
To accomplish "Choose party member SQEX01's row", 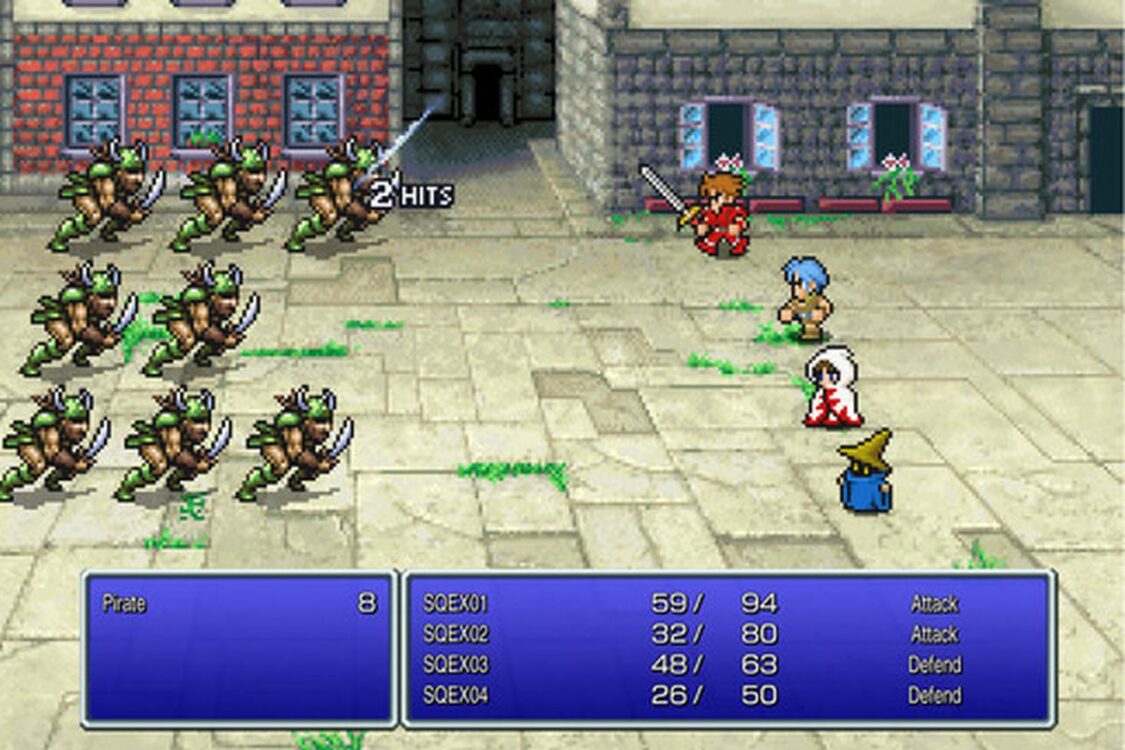I will click(x=455, y=604).
